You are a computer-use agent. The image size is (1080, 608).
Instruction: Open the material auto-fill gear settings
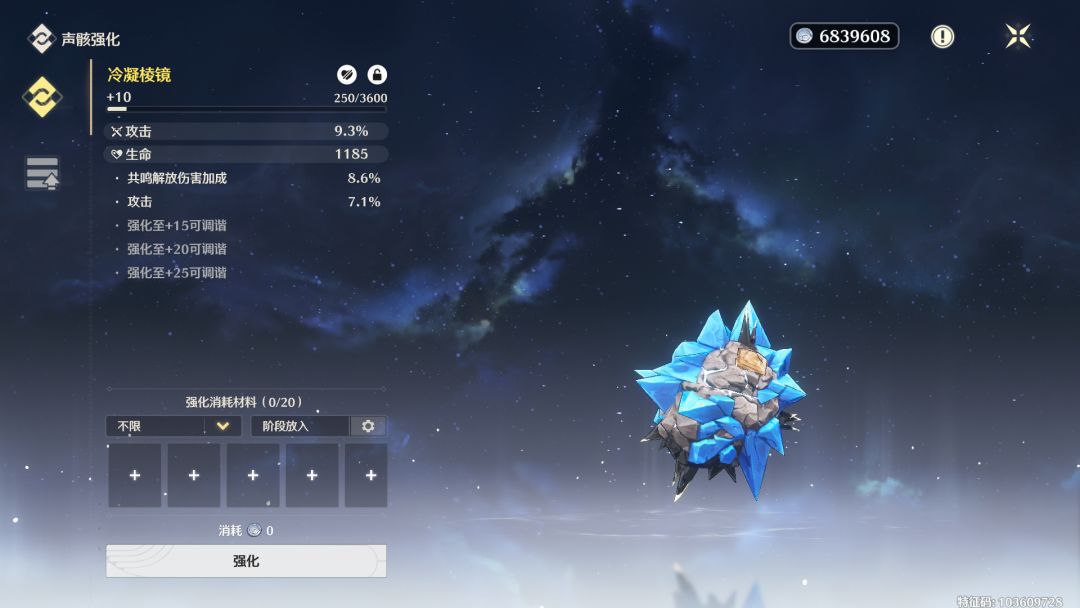368,426
